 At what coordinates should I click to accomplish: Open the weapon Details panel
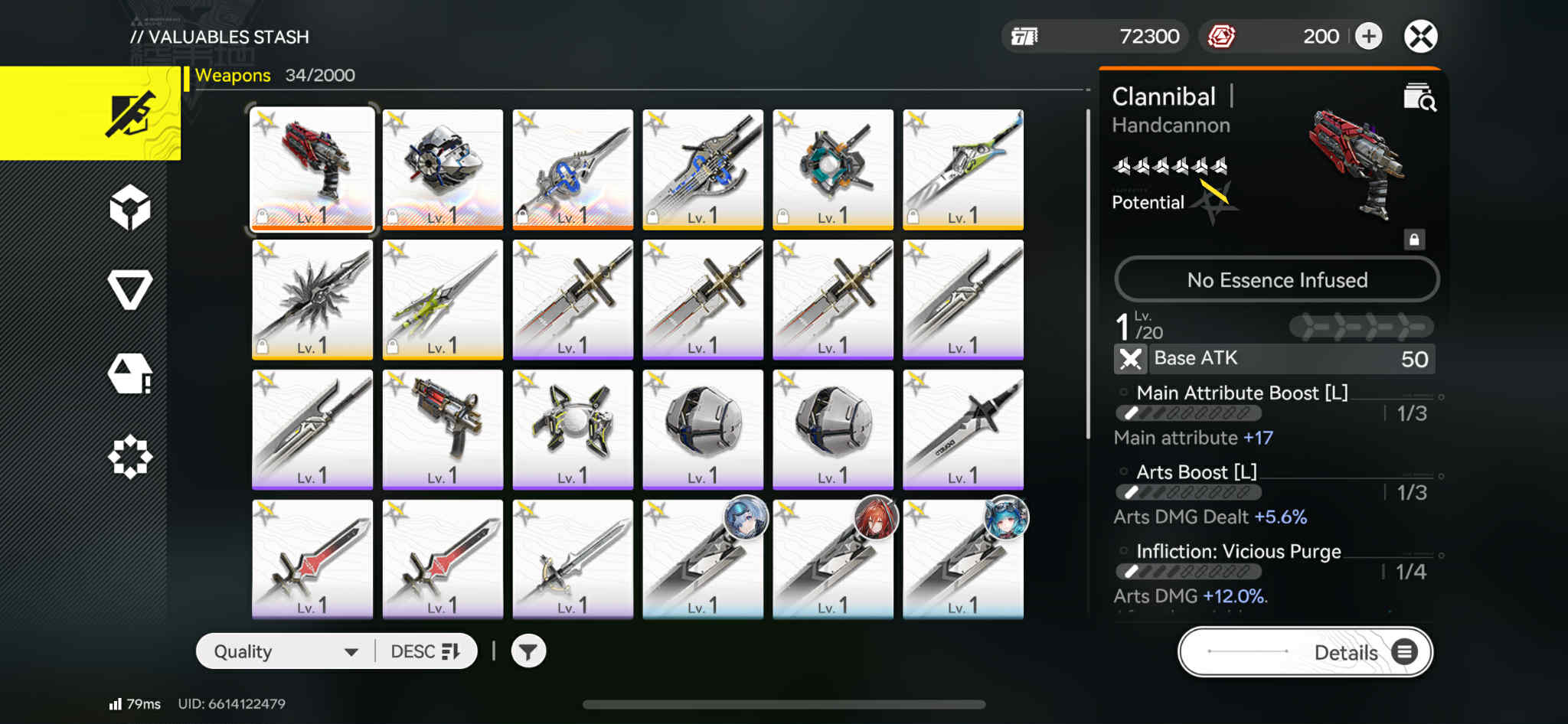(1305, 652)
